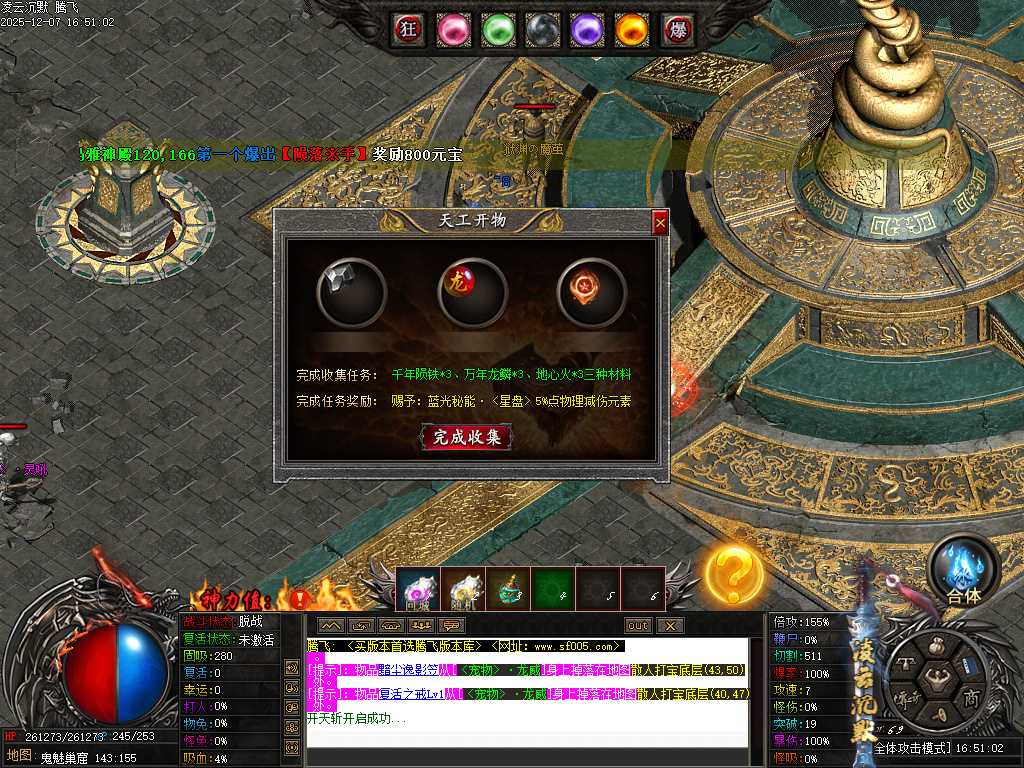Click the 完成收集 button
The image size is (1024, 768).
(x=467, y=437)
